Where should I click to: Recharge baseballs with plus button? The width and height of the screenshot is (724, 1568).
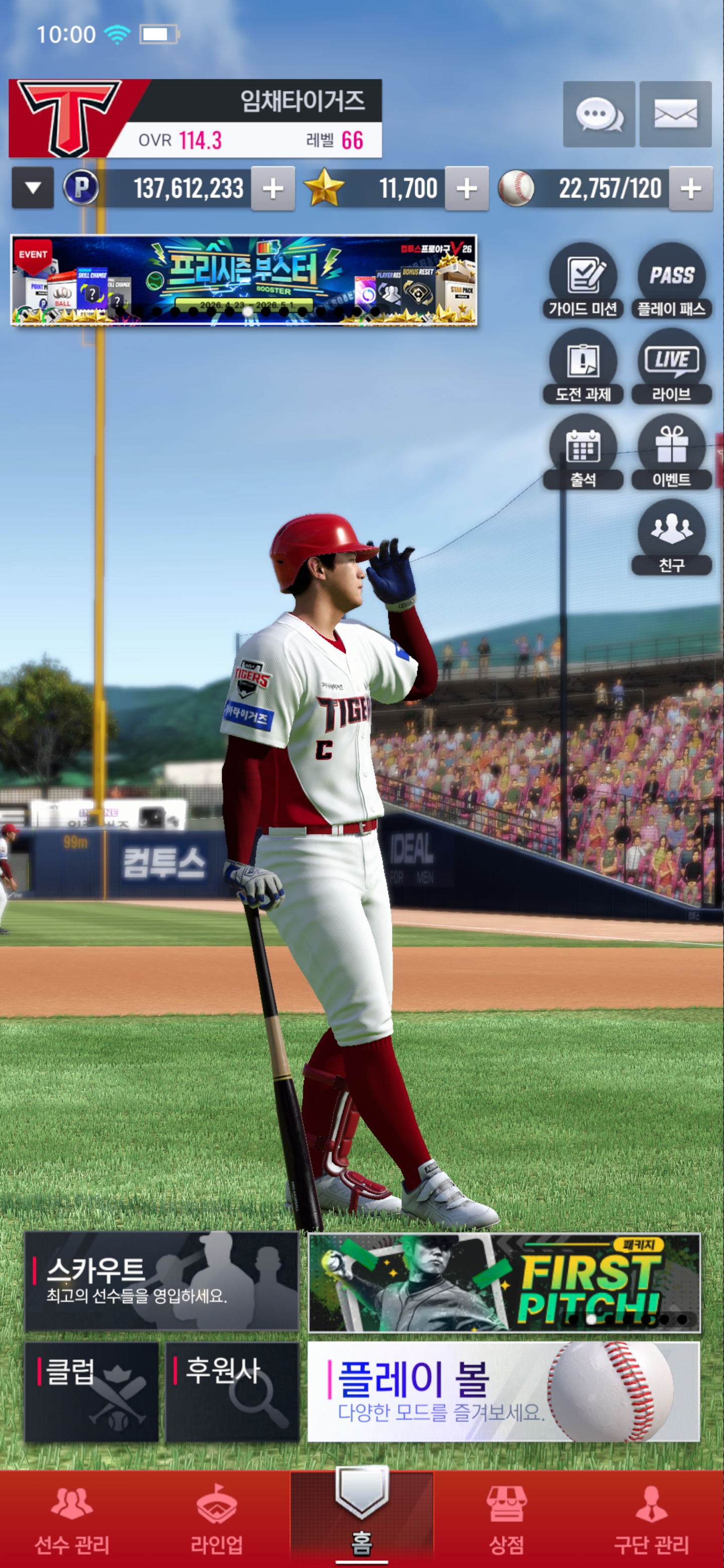[x=690, y=188]
